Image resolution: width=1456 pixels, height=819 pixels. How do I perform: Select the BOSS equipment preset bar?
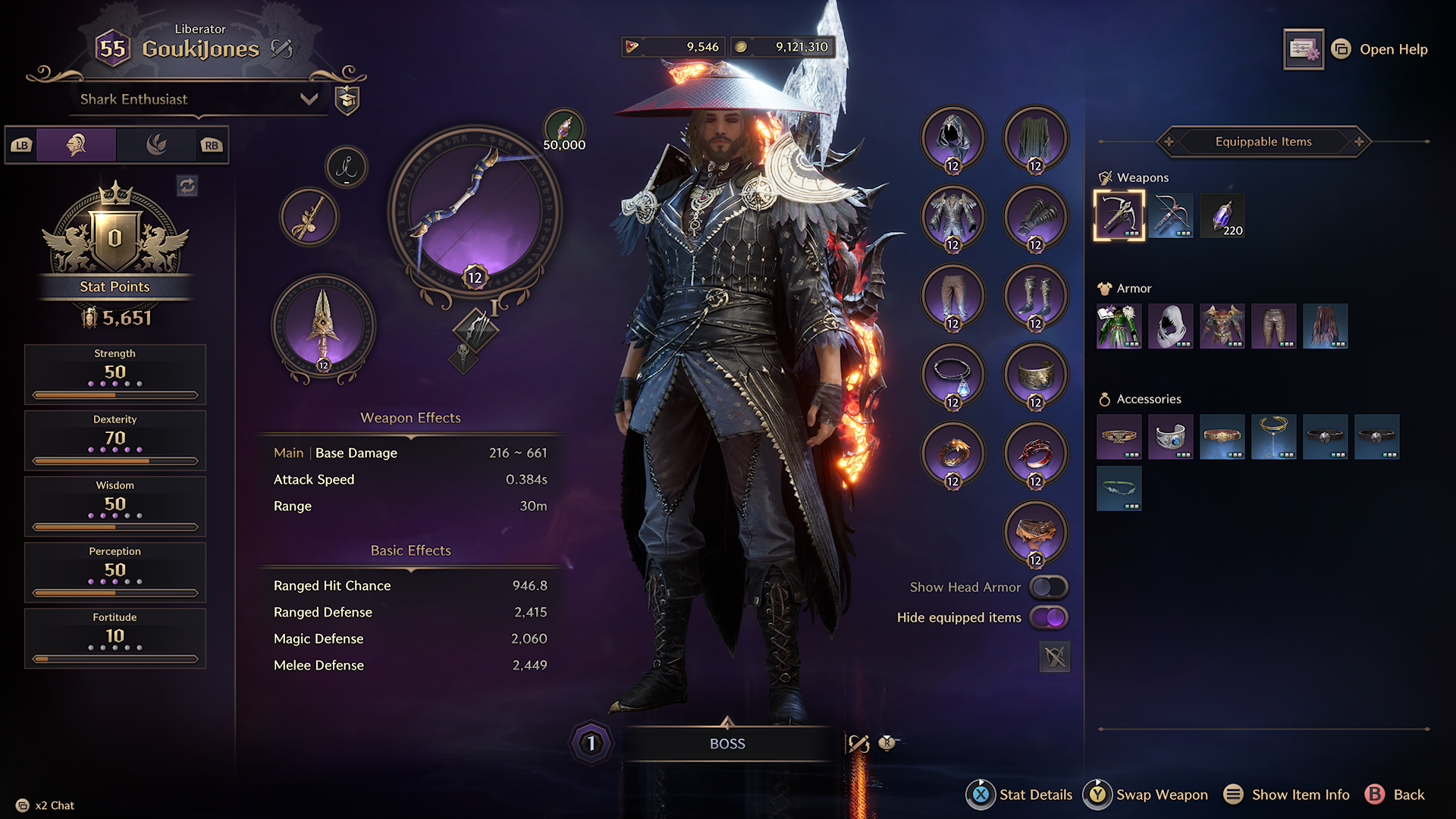(727, 744)
